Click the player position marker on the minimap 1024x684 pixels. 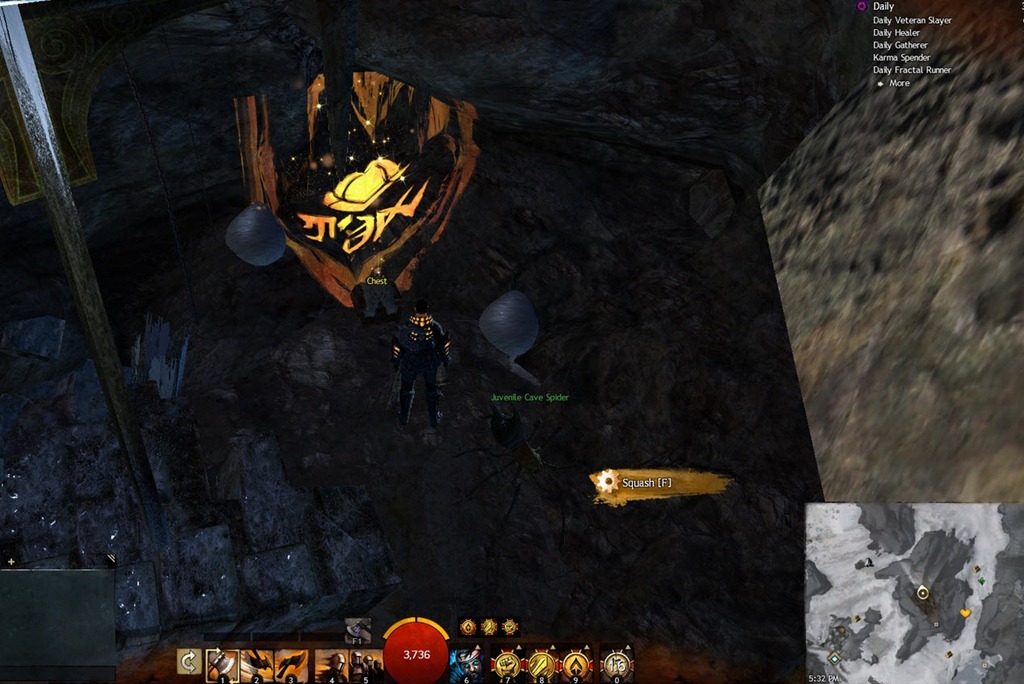922,593
